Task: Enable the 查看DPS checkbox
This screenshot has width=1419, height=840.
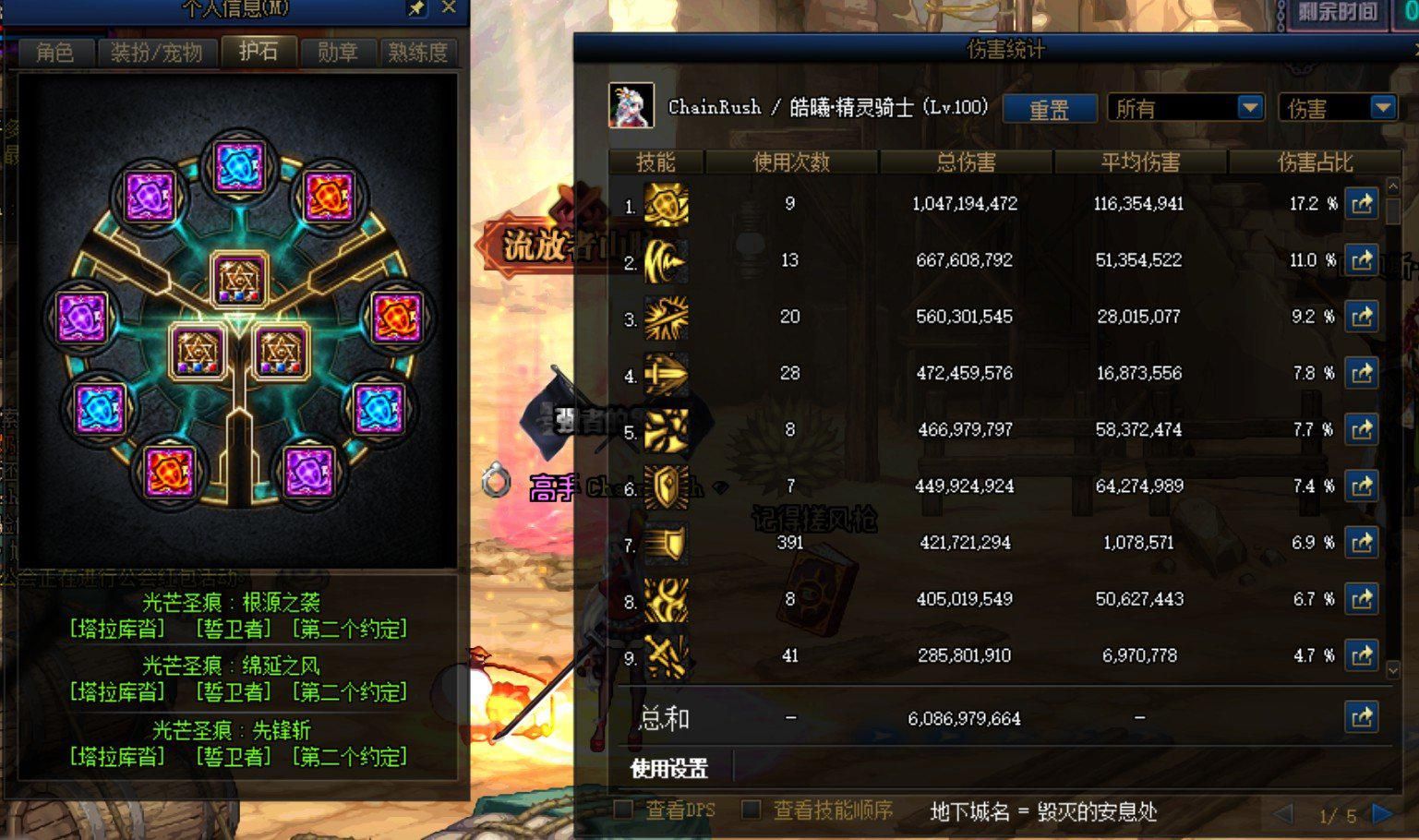Action: coord(623,809)
